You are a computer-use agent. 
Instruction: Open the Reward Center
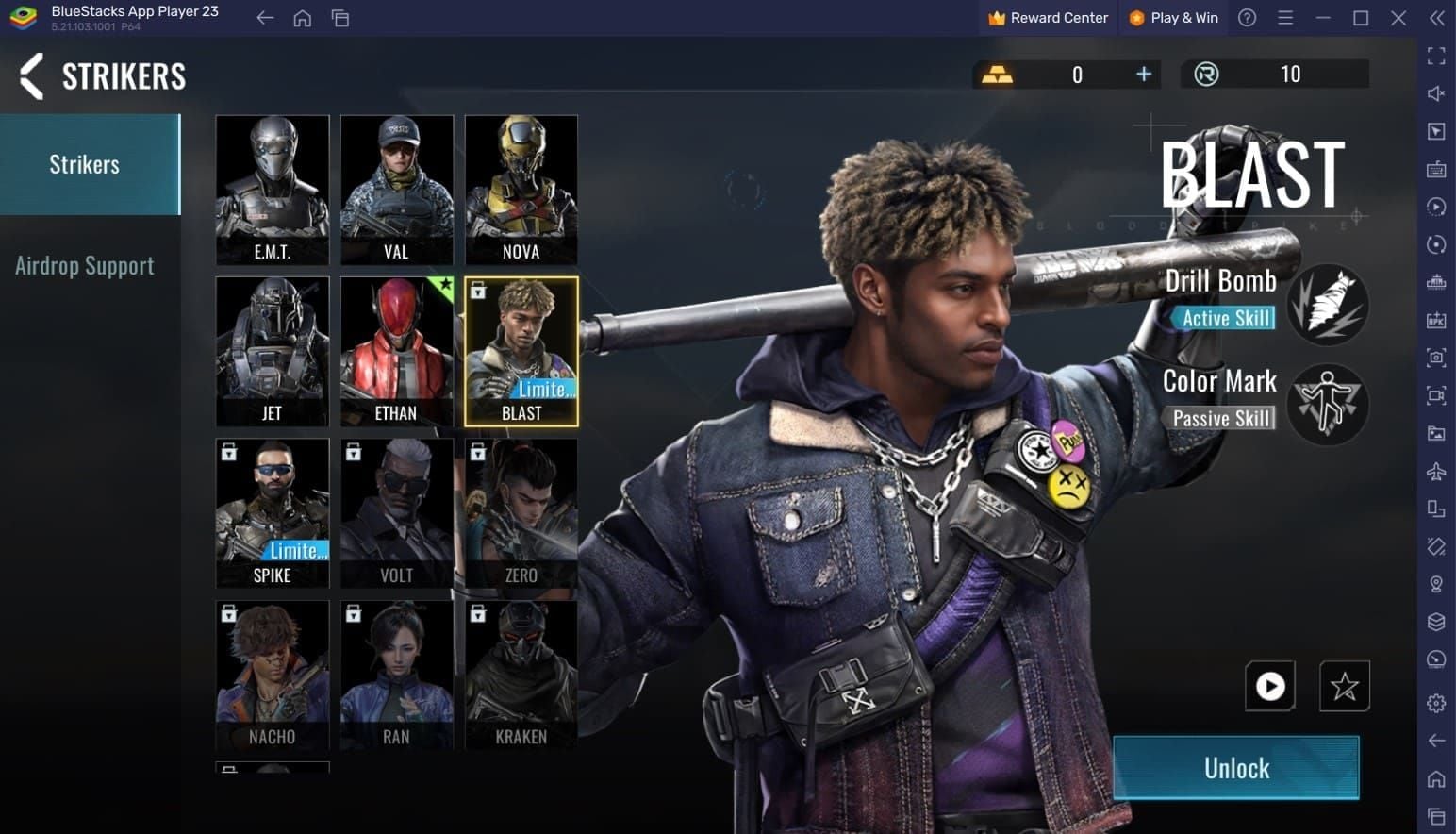(1047, 17)
